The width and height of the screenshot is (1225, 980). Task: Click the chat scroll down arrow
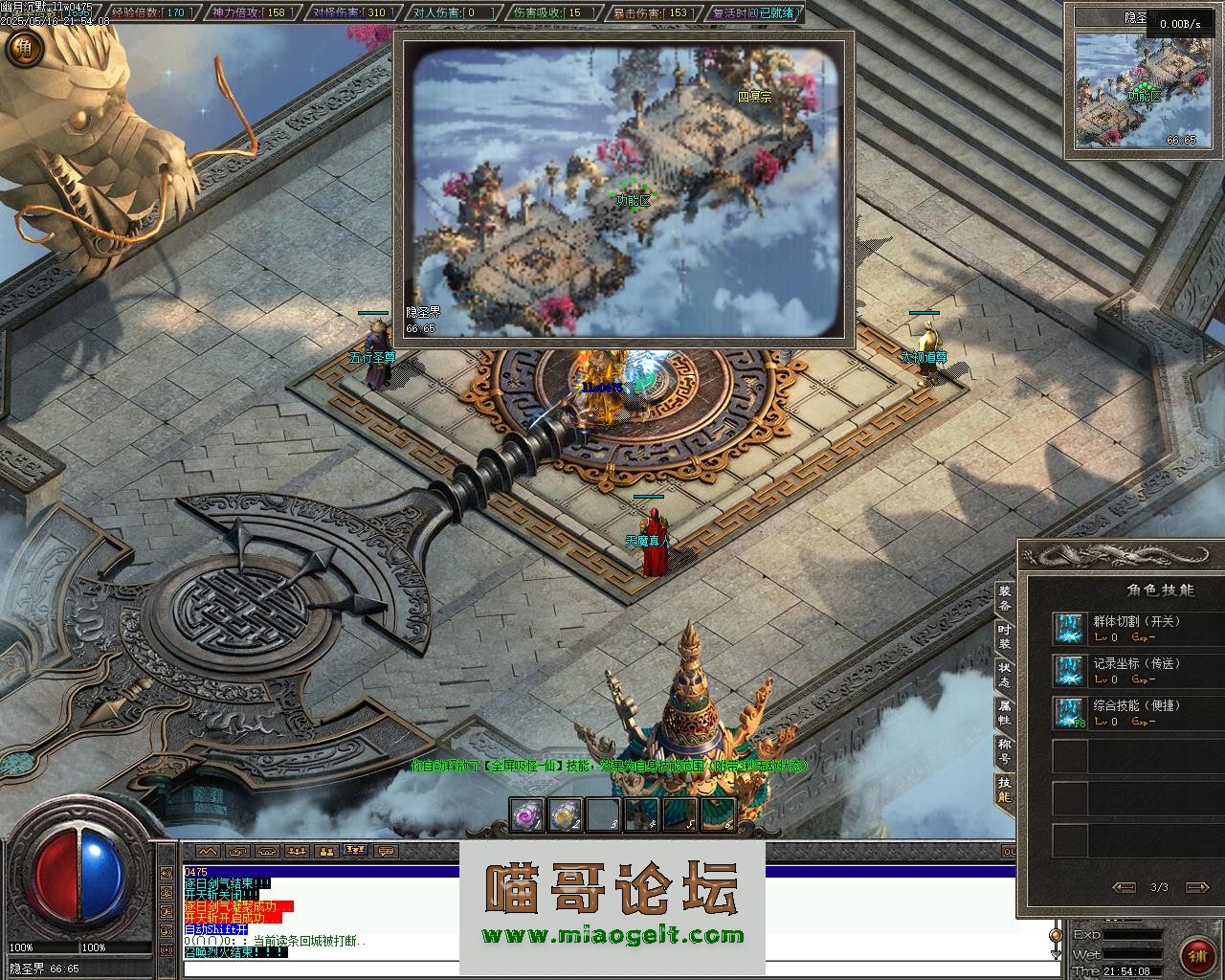tap(1056, 953)
